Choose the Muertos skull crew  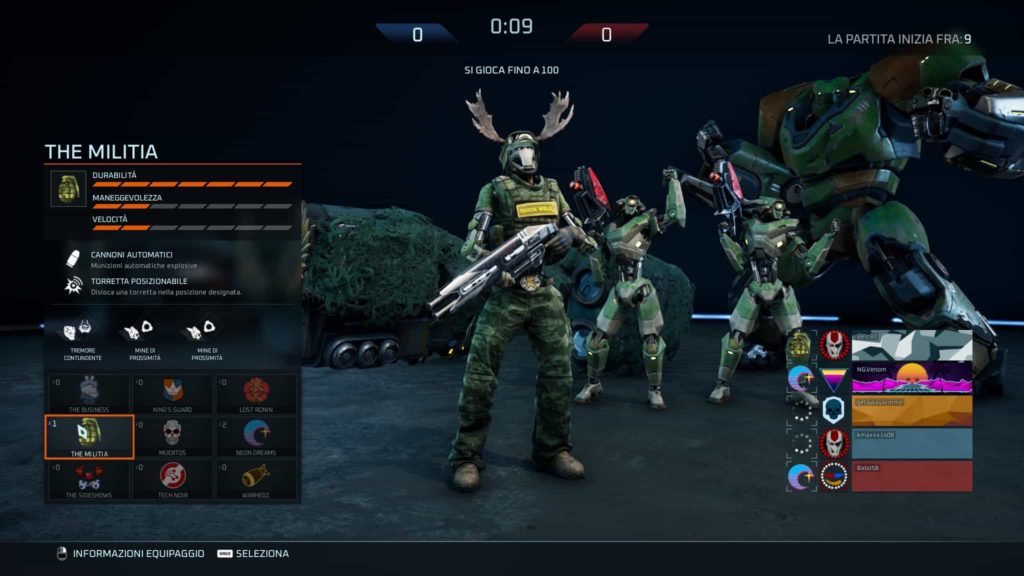(x=172, y=437)
